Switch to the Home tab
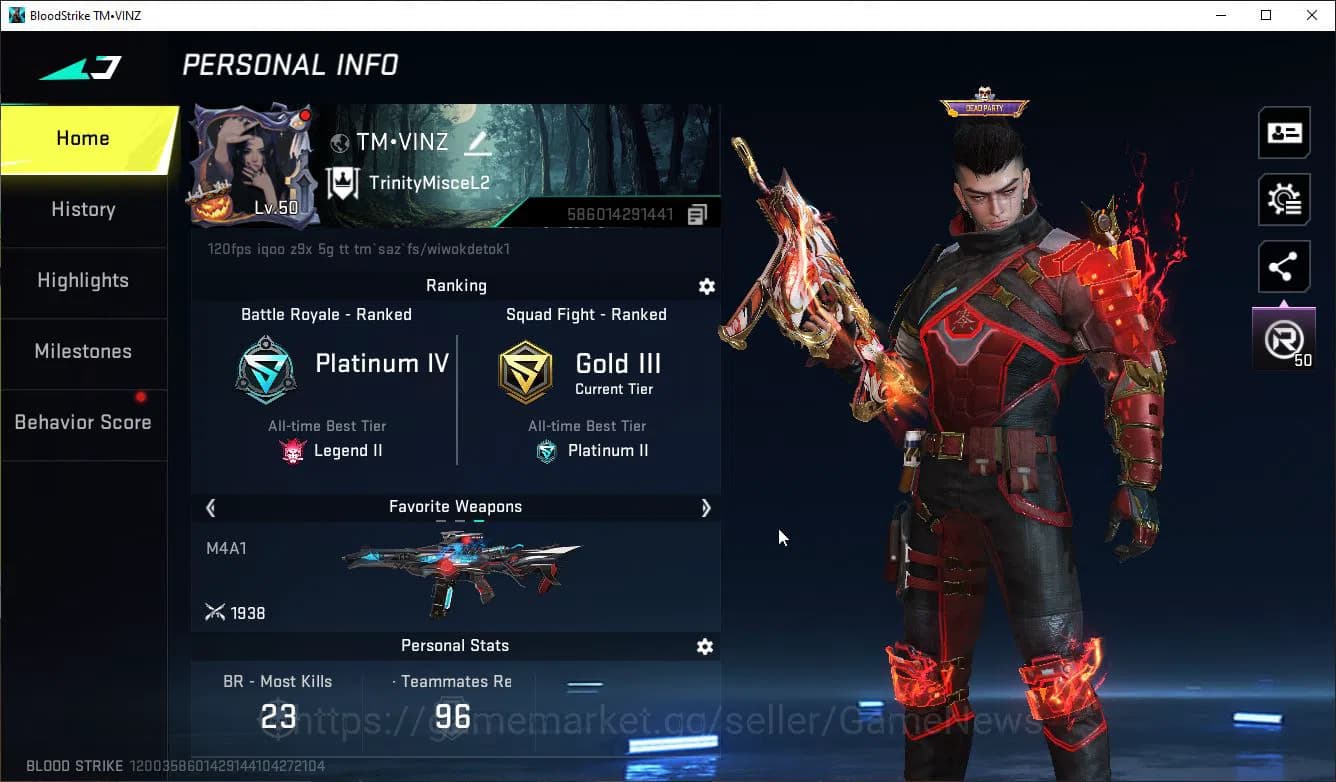Image resolution: width=1336 pixels, height=782 pixels. [x=83, y=139]
